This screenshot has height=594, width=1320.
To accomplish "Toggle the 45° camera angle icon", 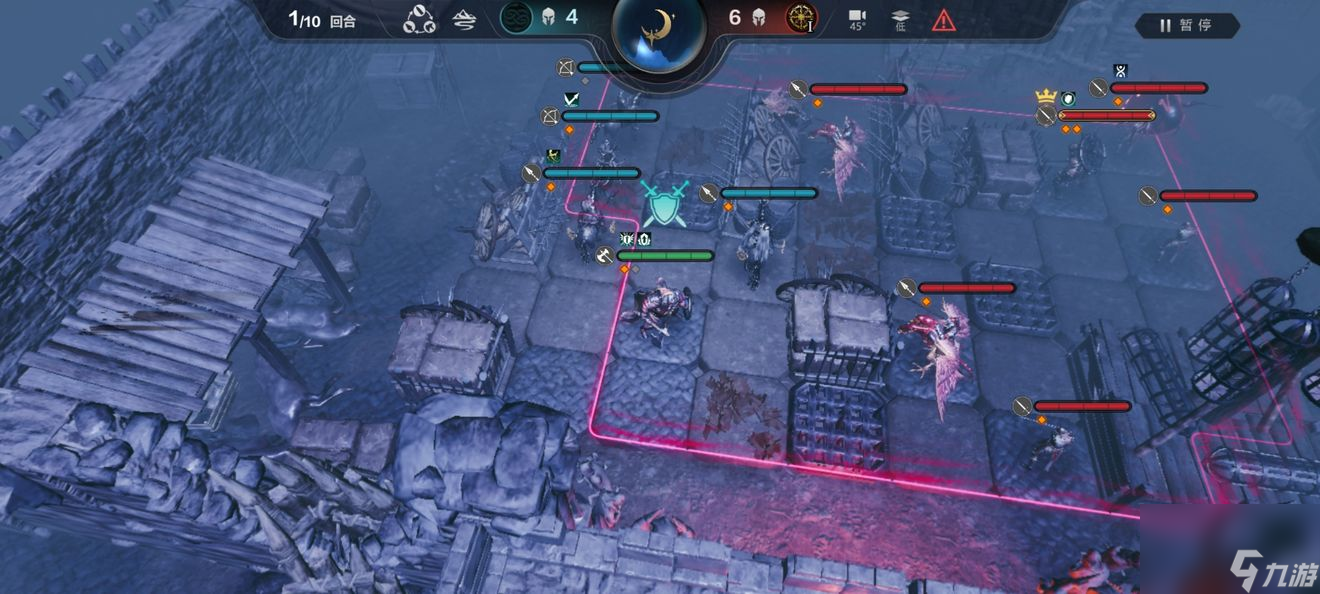I will pos(857,19).
